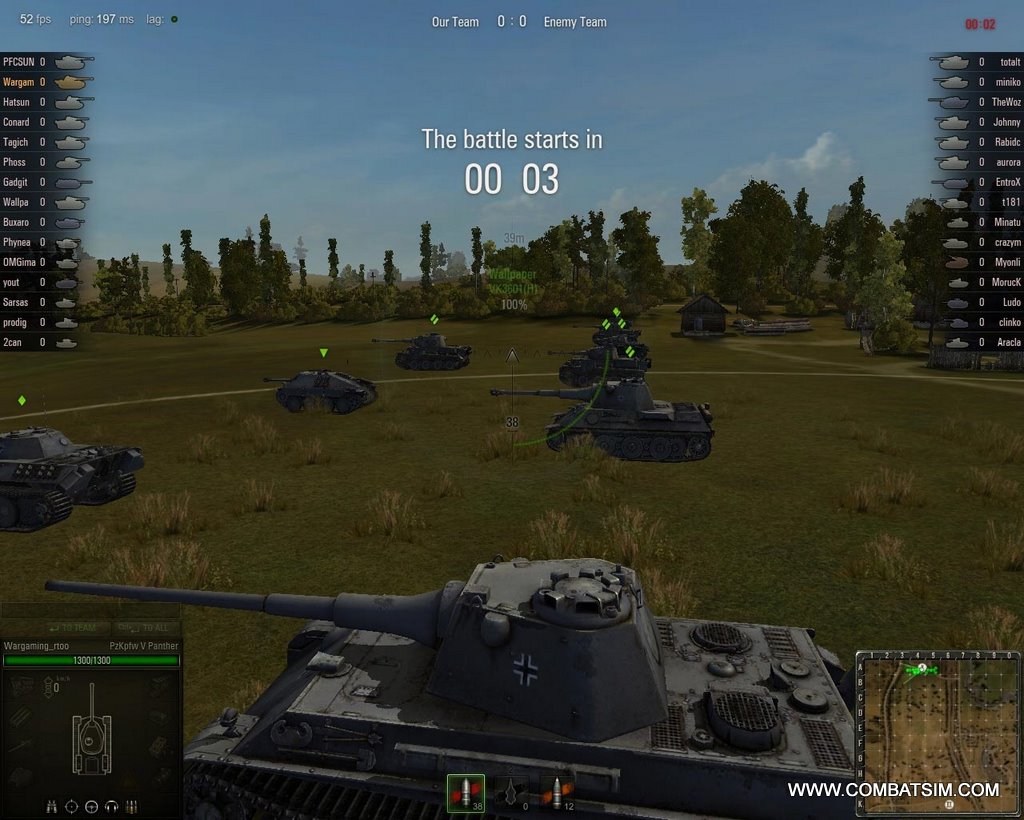Click the headphones radio operator icon
The image size is (1024, 820).
[x=112, y=806]
